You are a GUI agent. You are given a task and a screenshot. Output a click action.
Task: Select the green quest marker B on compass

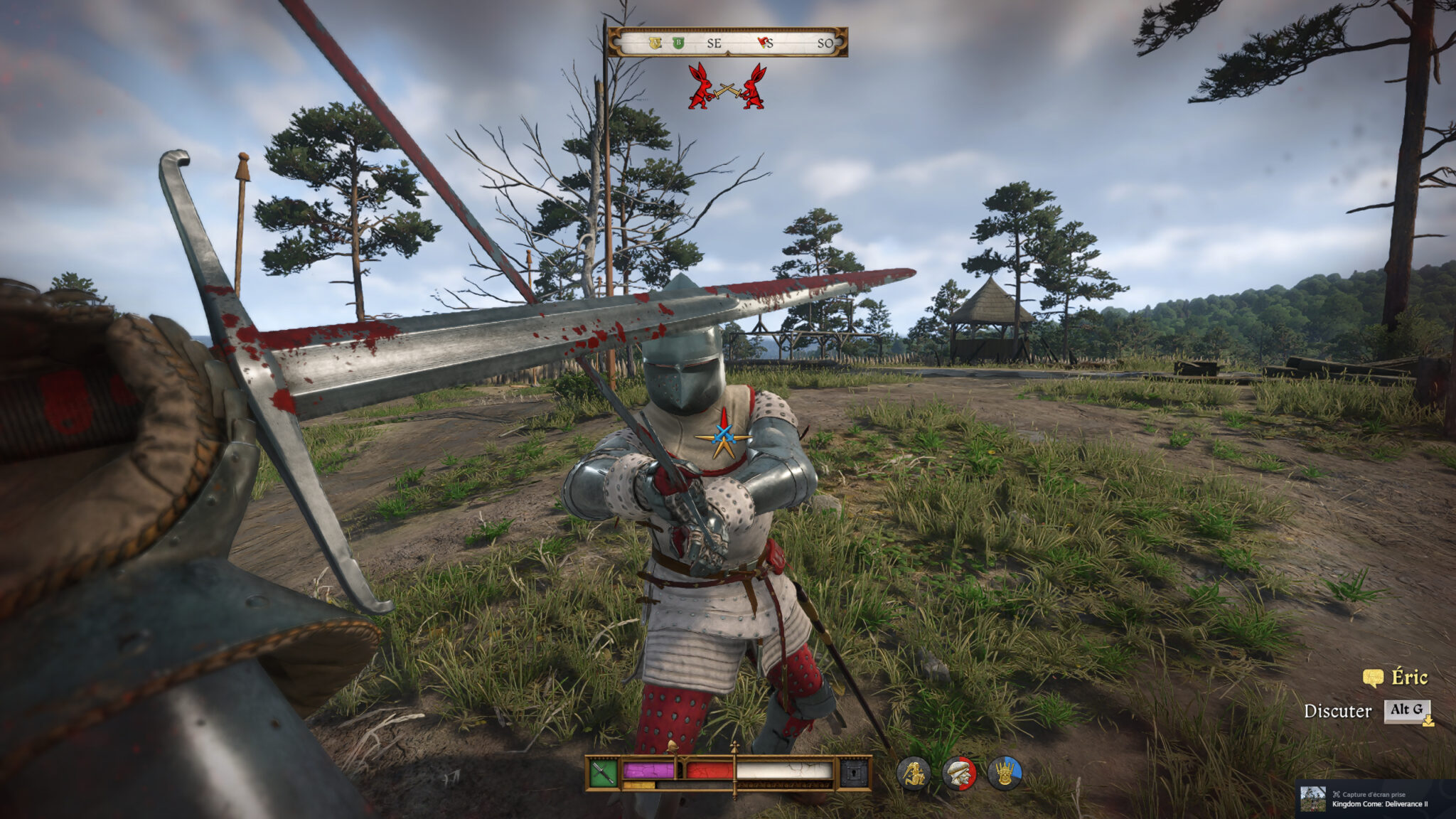pyautogui.click(x=678, y=43)
